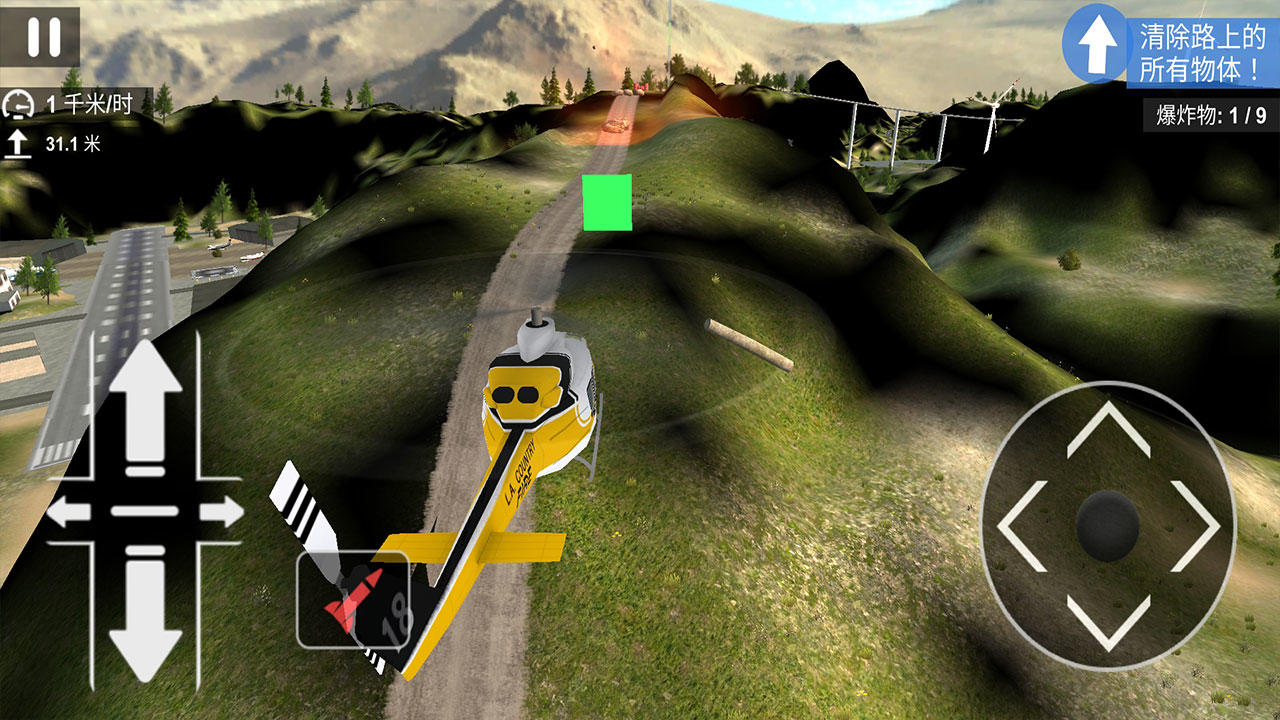
Task: Click the joystick's down chevron
Action: pos(1108,622)
